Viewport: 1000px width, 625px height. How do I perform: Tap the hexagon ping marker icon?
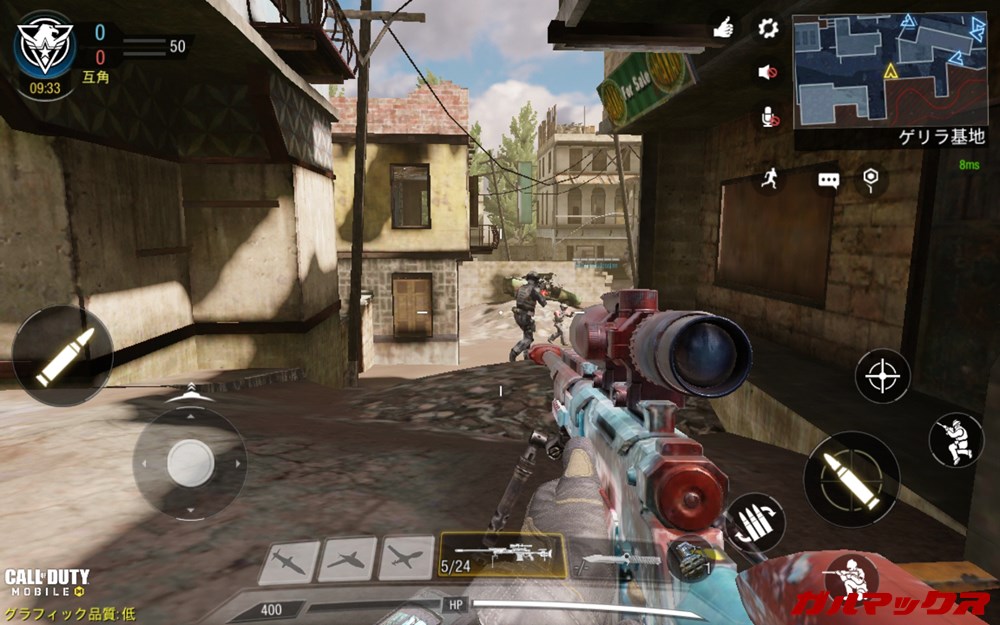point(871,179)
